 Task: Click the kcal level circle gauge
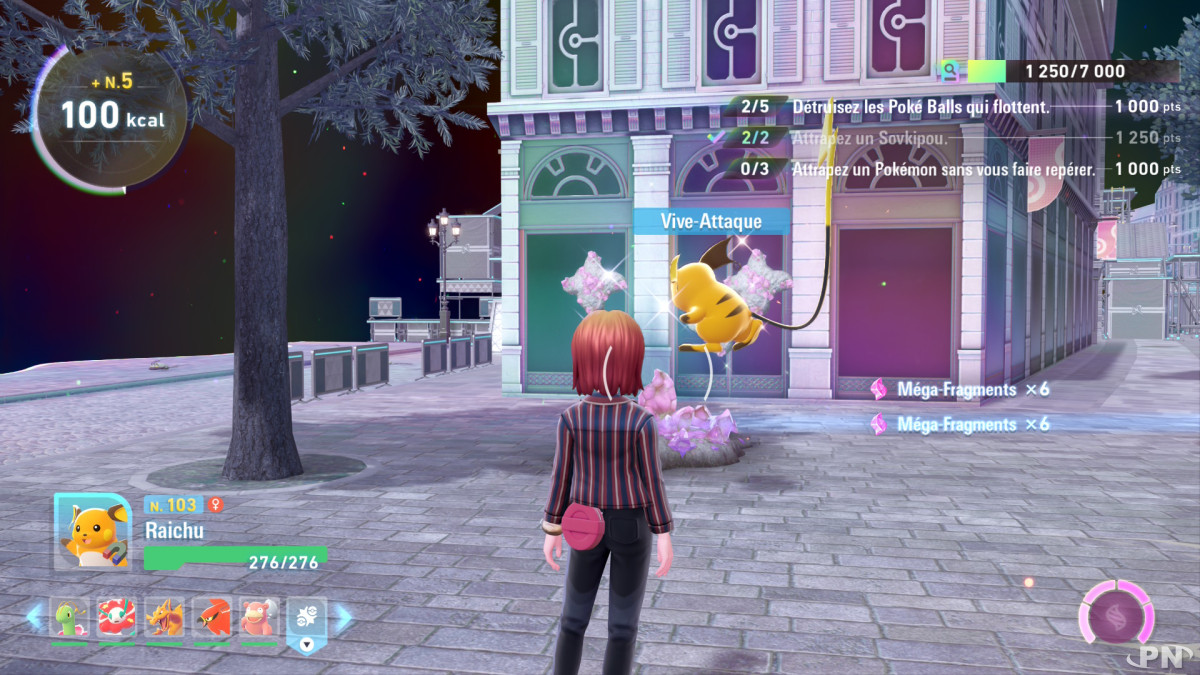[108, 113]
